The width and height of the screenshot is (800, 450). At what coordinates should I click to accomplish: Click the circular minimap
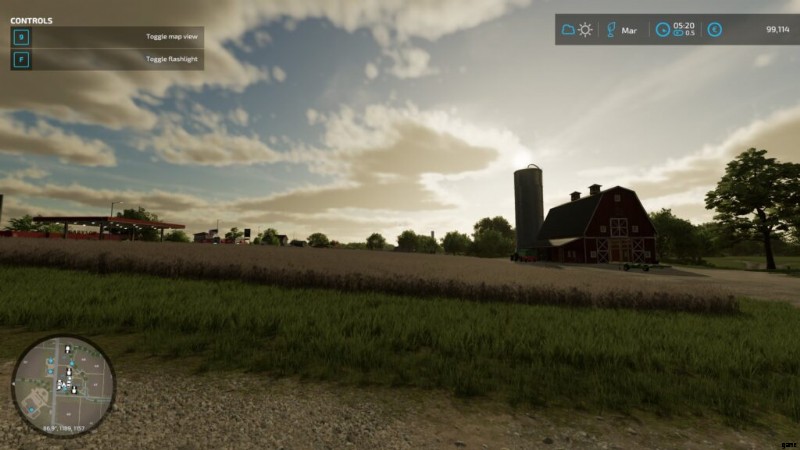coord(63,385)
